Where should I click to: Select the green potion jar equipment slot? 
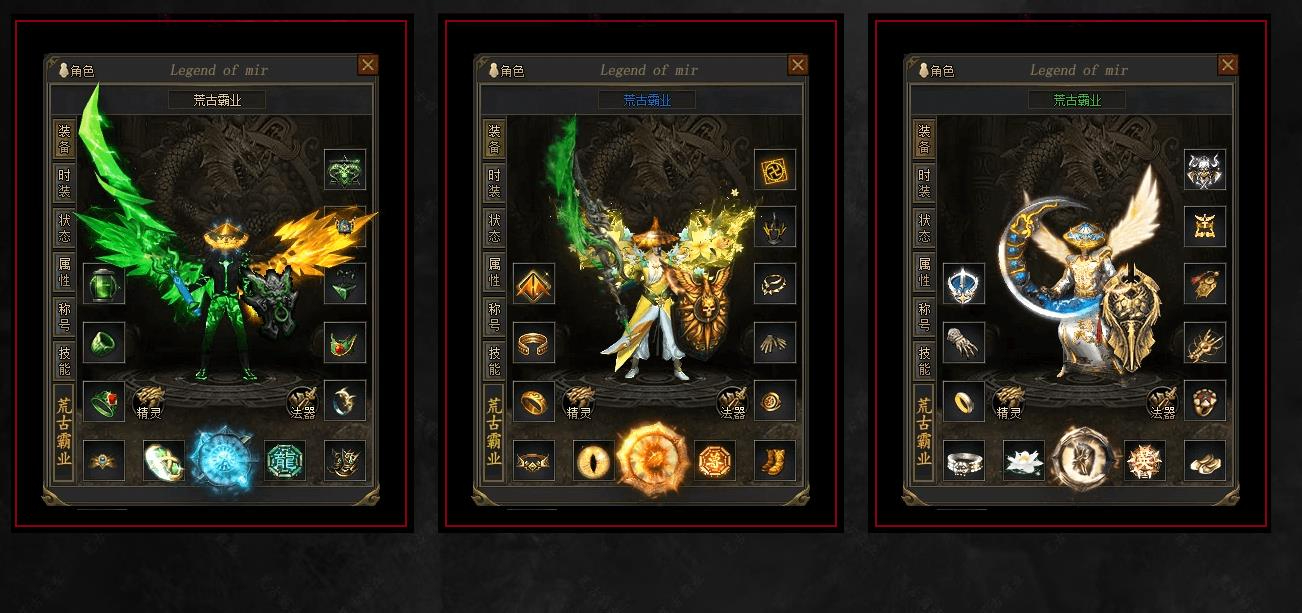(x=104, y=284)
